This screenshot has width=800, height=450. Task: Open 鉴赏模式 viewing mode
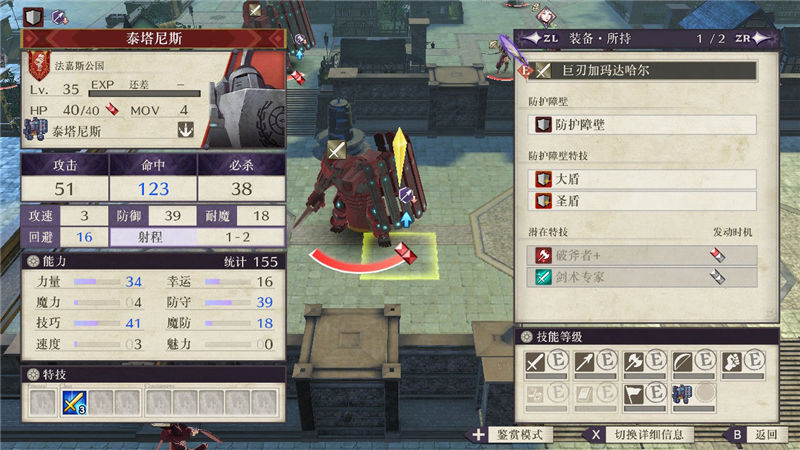512,435
